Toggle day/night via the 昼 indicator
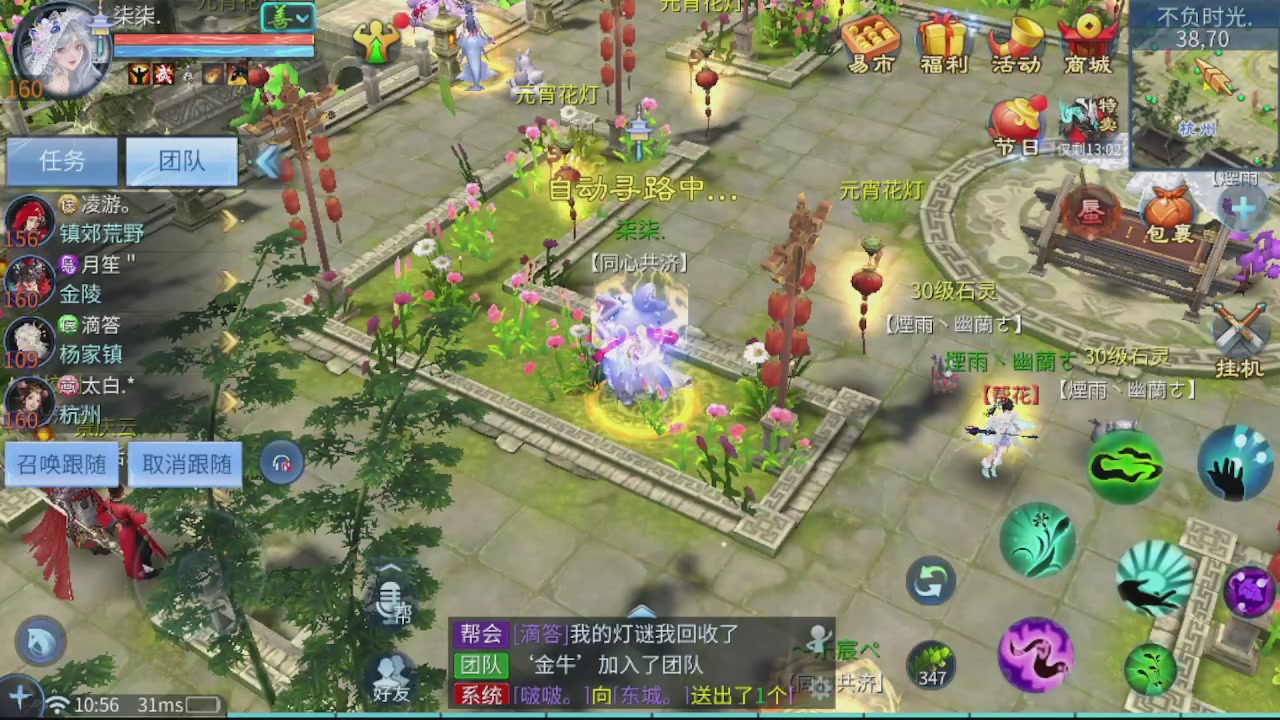 click(1090, 212)
